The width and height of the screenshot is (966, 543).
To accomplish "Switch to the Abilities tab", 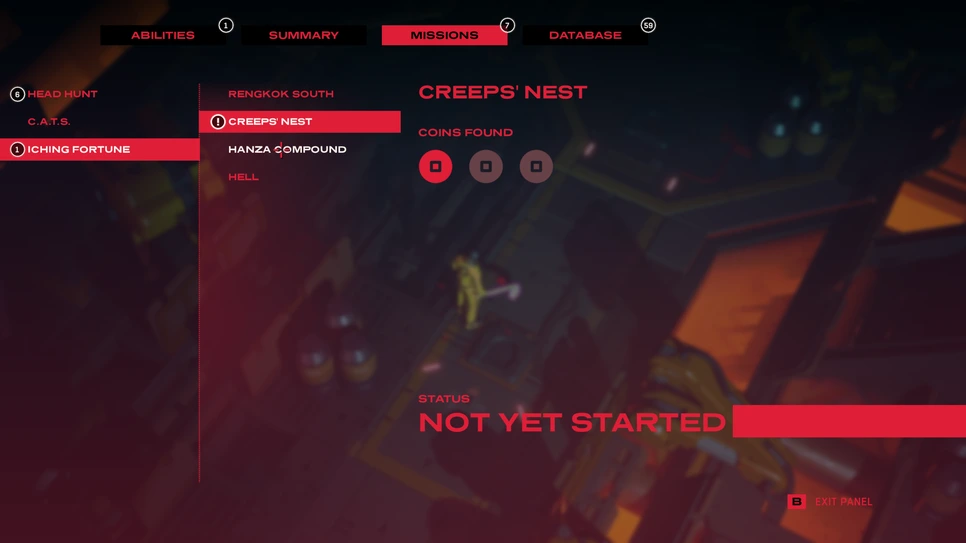I will [x=163, y=35].
